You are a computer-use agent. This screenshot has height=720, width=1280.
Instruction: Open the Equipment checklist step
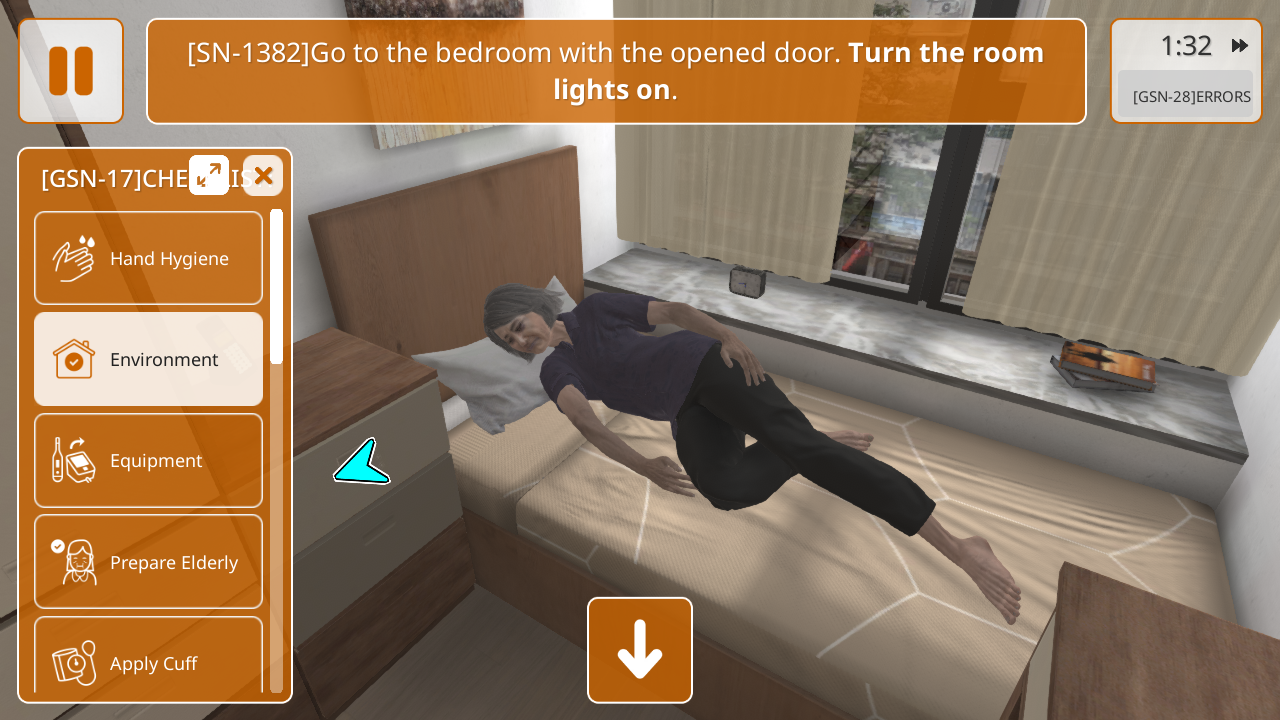point(148,460)
